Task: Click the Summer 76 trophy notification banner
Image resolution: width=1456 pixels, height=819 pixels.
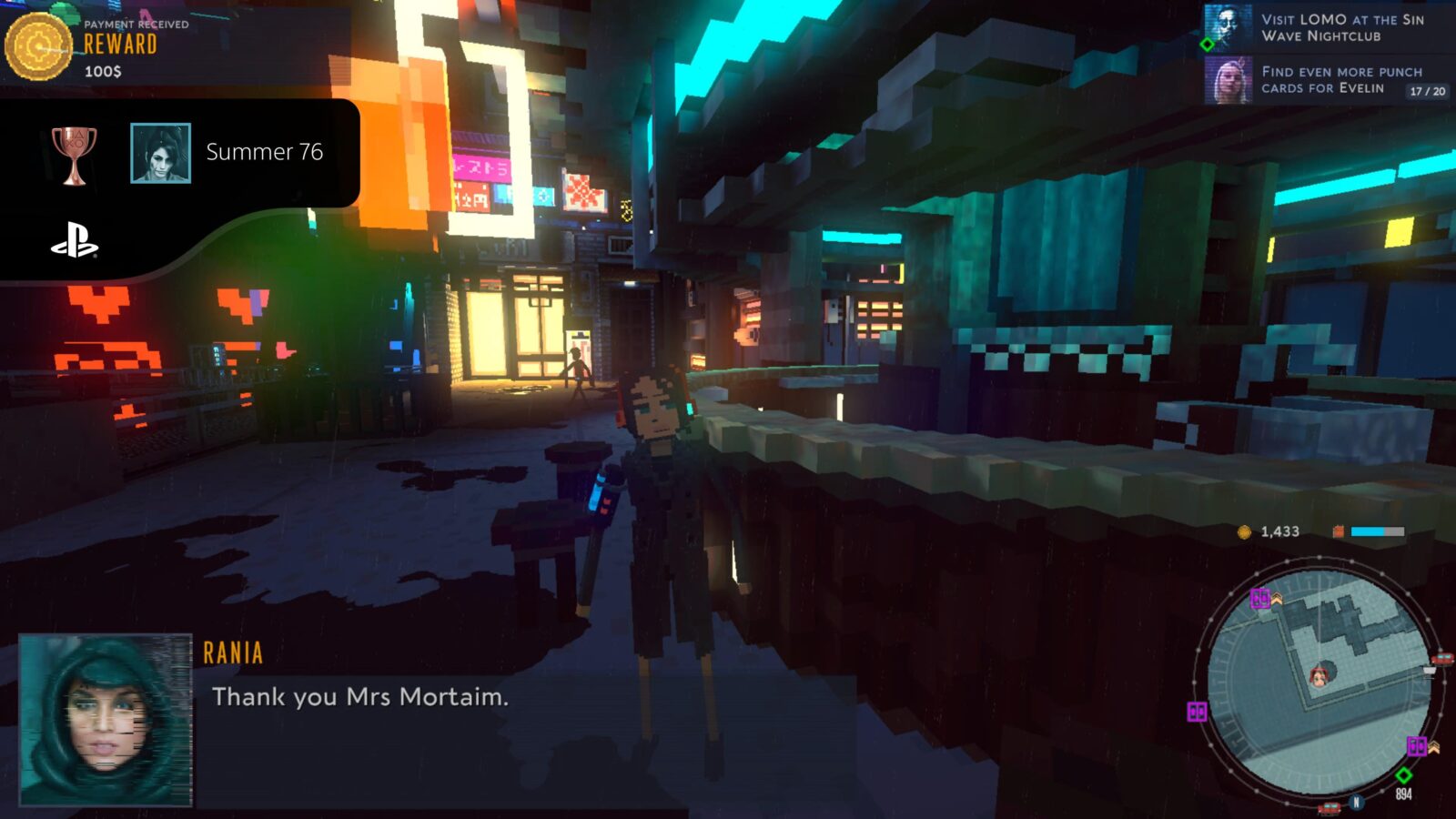Action: pos(182,153)
